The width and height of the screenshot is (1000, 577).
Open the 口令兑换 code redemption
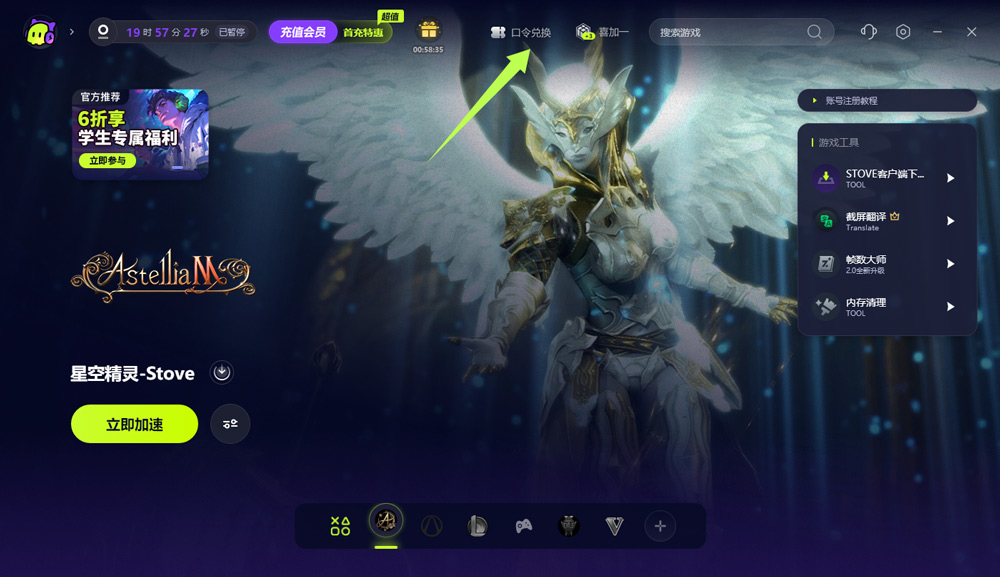click(521, 32)
